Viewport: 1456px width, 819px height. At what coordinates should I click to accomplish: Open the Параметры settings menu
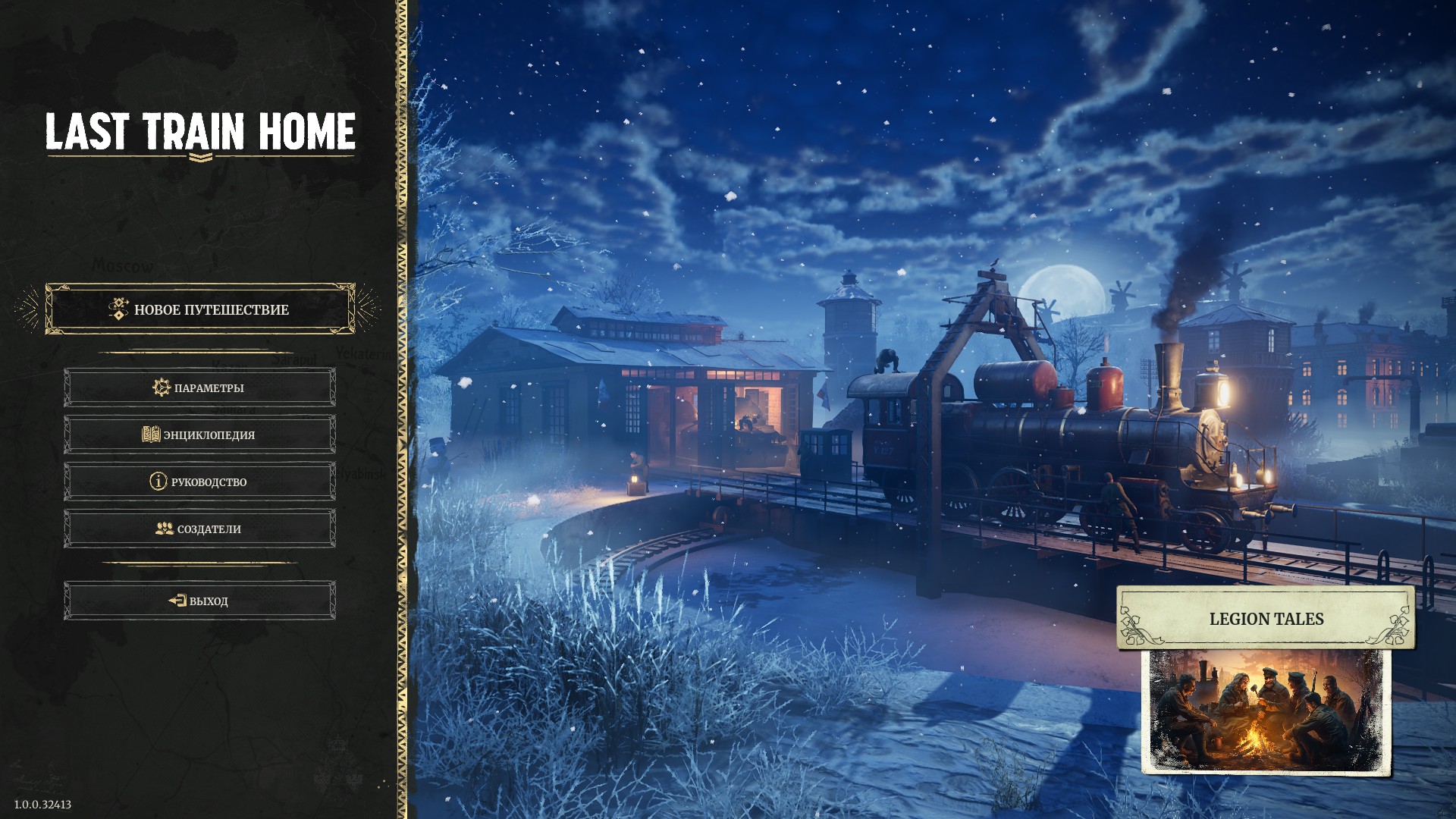point(199,388)
